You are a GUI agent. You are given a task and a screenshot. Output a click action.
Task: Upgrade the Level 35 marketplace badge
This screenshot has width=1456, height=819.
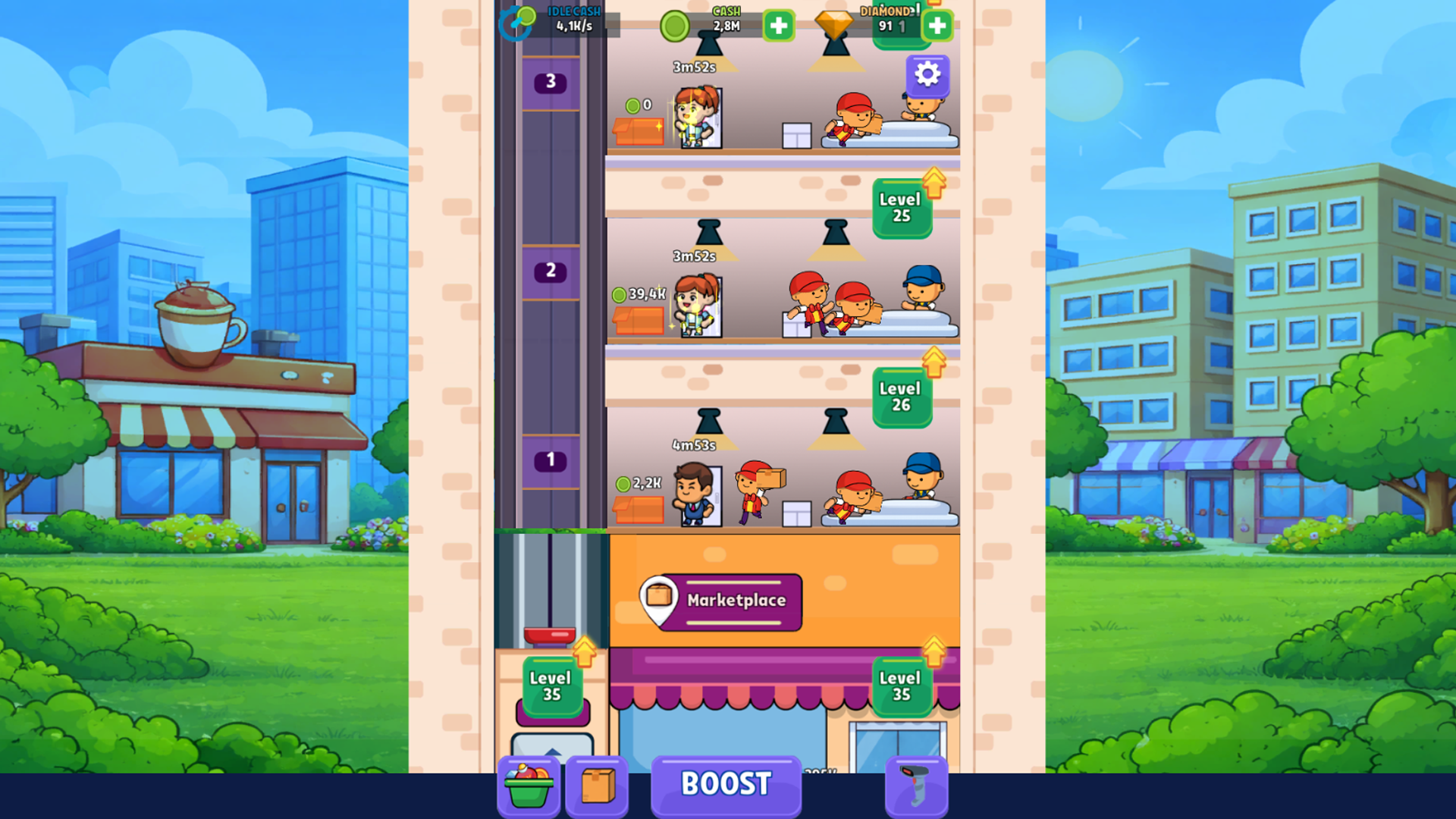point(902,686)
